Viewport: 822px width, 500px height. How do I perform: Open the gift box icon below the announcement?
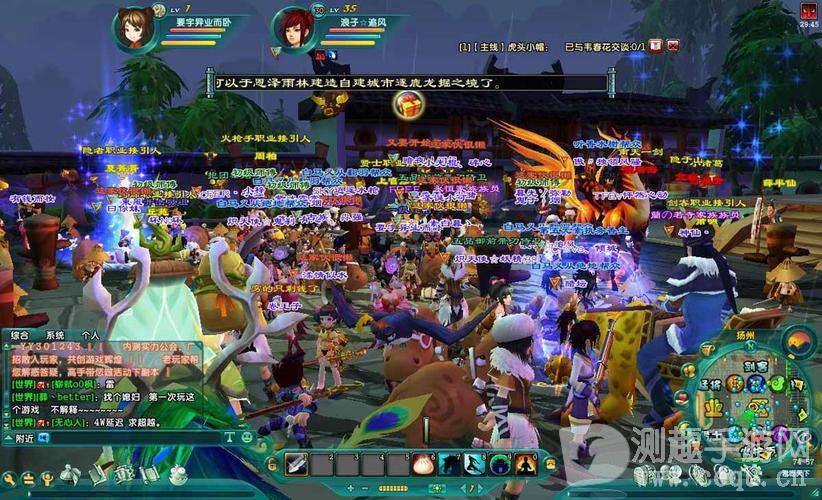[407, 104]
